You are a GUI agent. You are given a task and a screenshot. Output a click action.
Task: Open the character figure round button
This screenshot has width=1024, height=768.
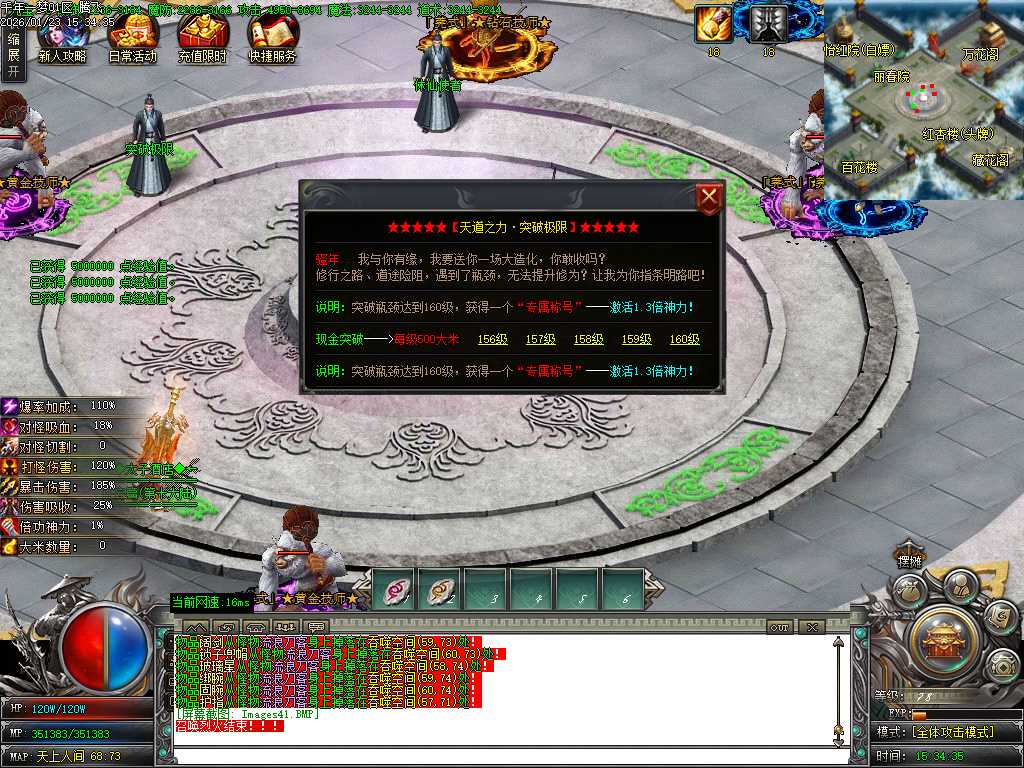[960, 583]
